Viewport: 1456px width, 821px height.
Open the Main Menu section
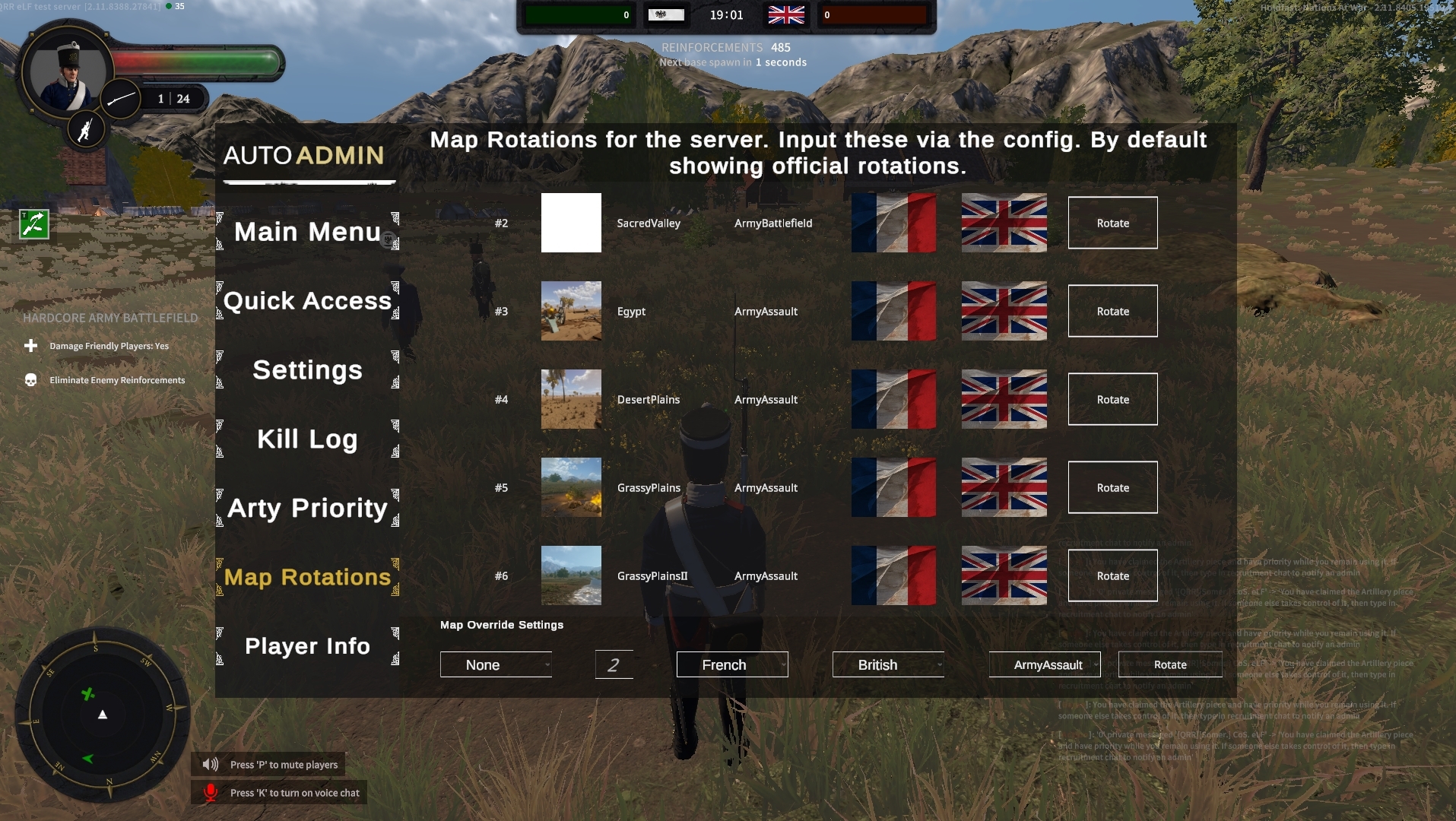307,231
